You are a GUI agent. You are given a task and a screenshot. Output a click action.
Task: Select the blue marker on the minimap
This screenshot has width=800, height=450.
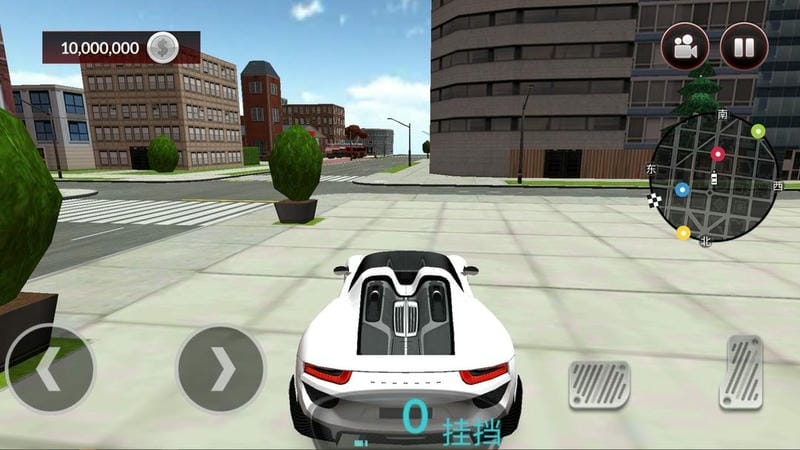click(682, 188)
